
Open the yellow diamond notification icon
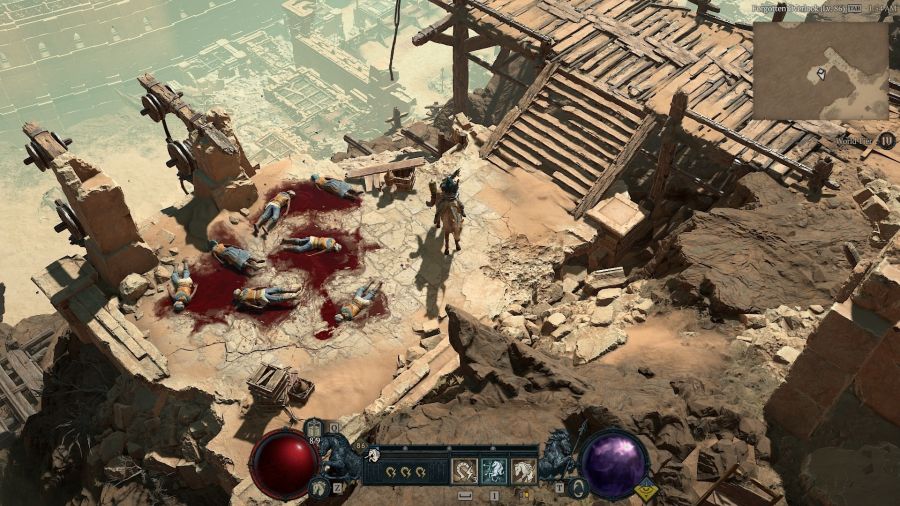646,490
